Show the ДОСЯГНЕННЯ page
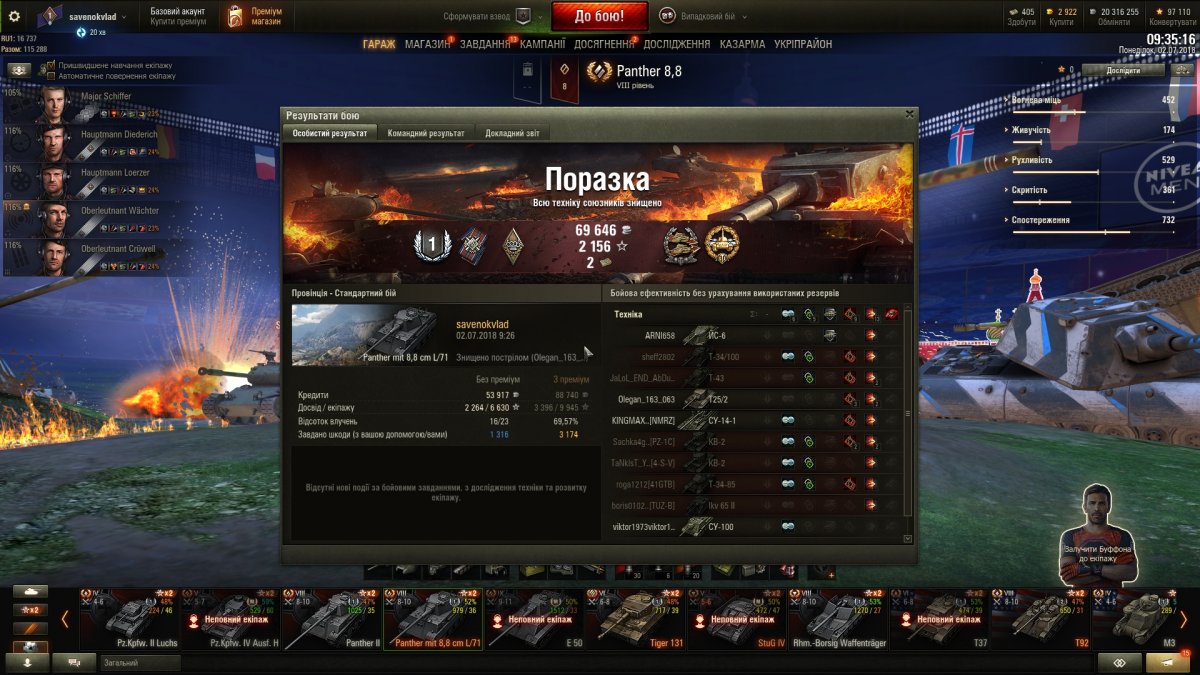 click(604, 44)
